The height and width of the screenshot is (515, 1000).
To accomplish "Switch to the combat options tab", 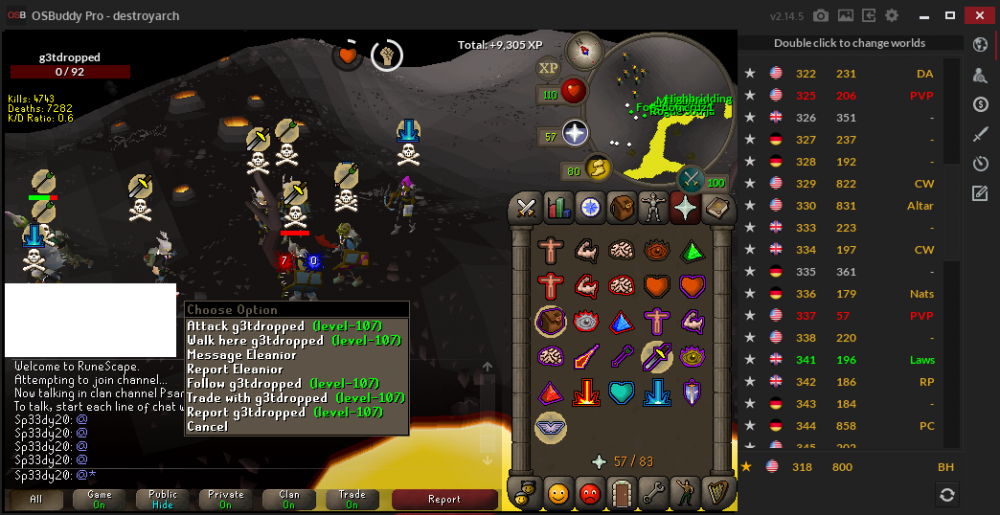I will (x=527, y=208).
